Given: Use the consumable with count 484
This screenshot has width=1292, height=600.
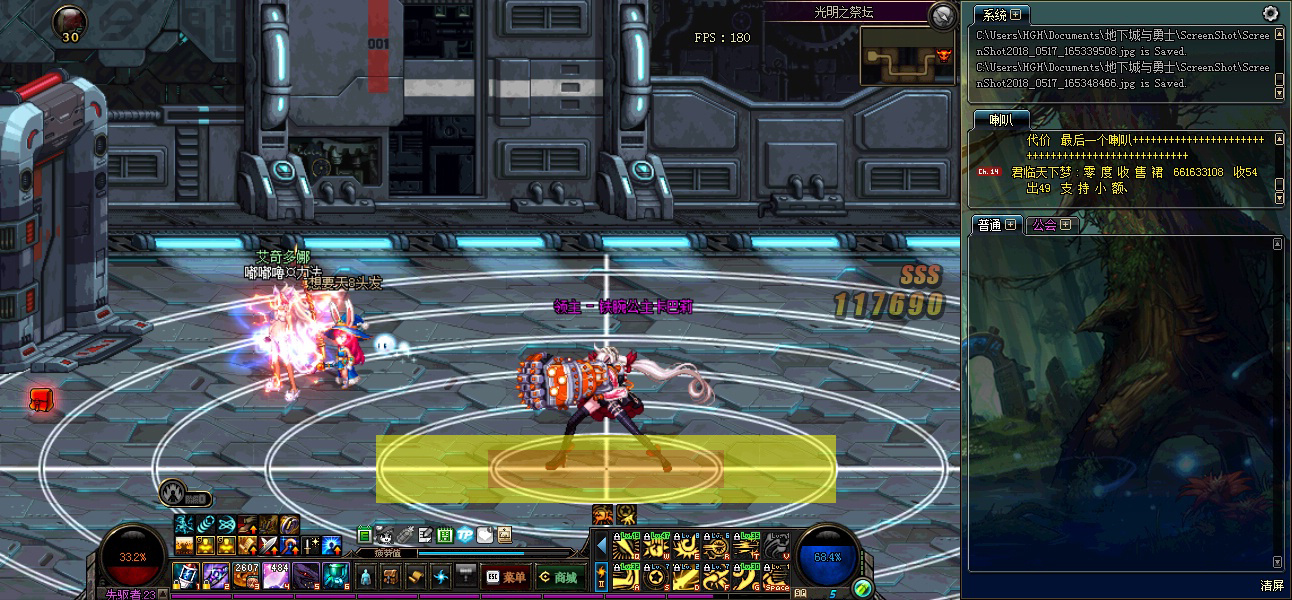Looking at the screenshot, I should 276,575.
